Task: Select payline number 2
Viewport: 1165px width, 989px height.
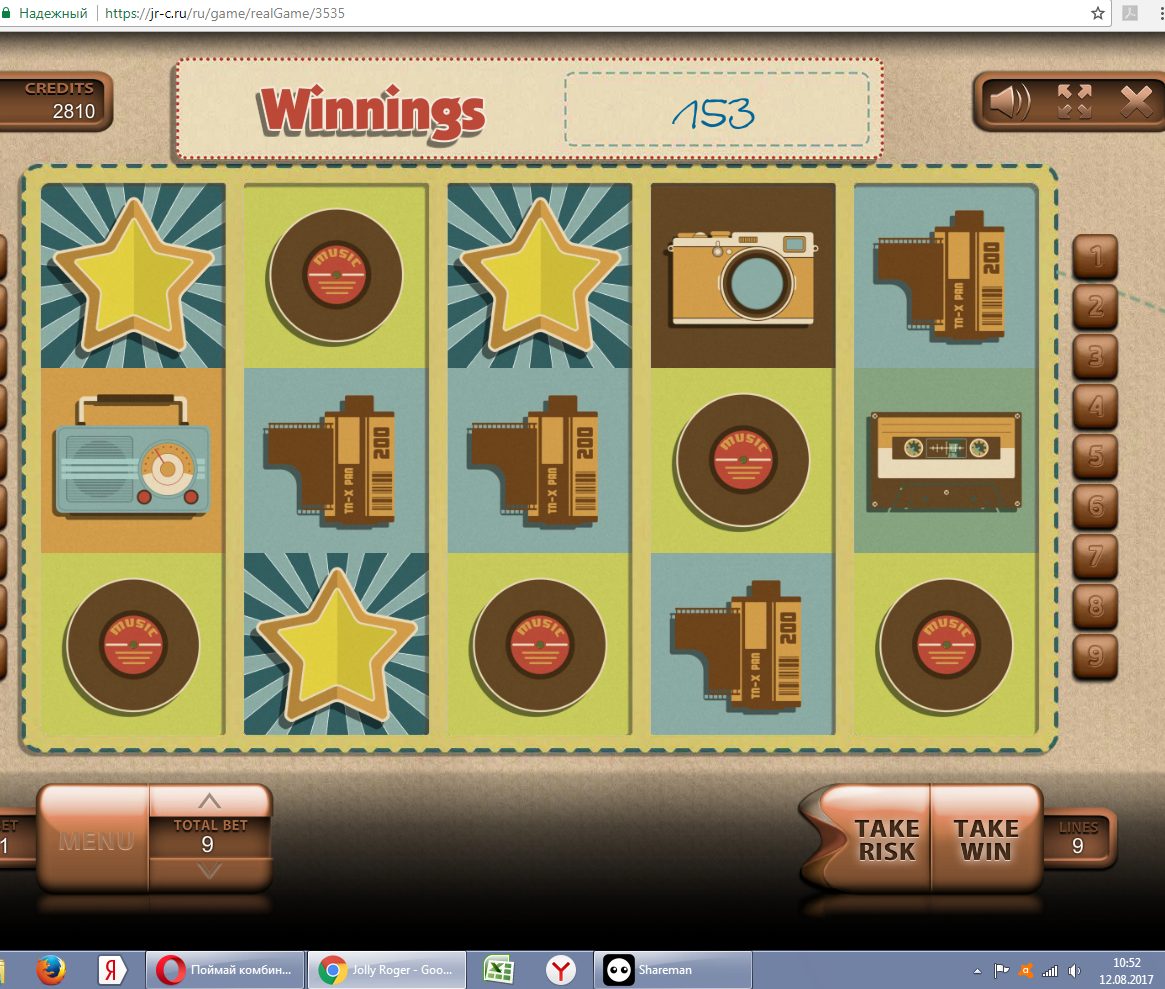Action: click(1096, 306)
